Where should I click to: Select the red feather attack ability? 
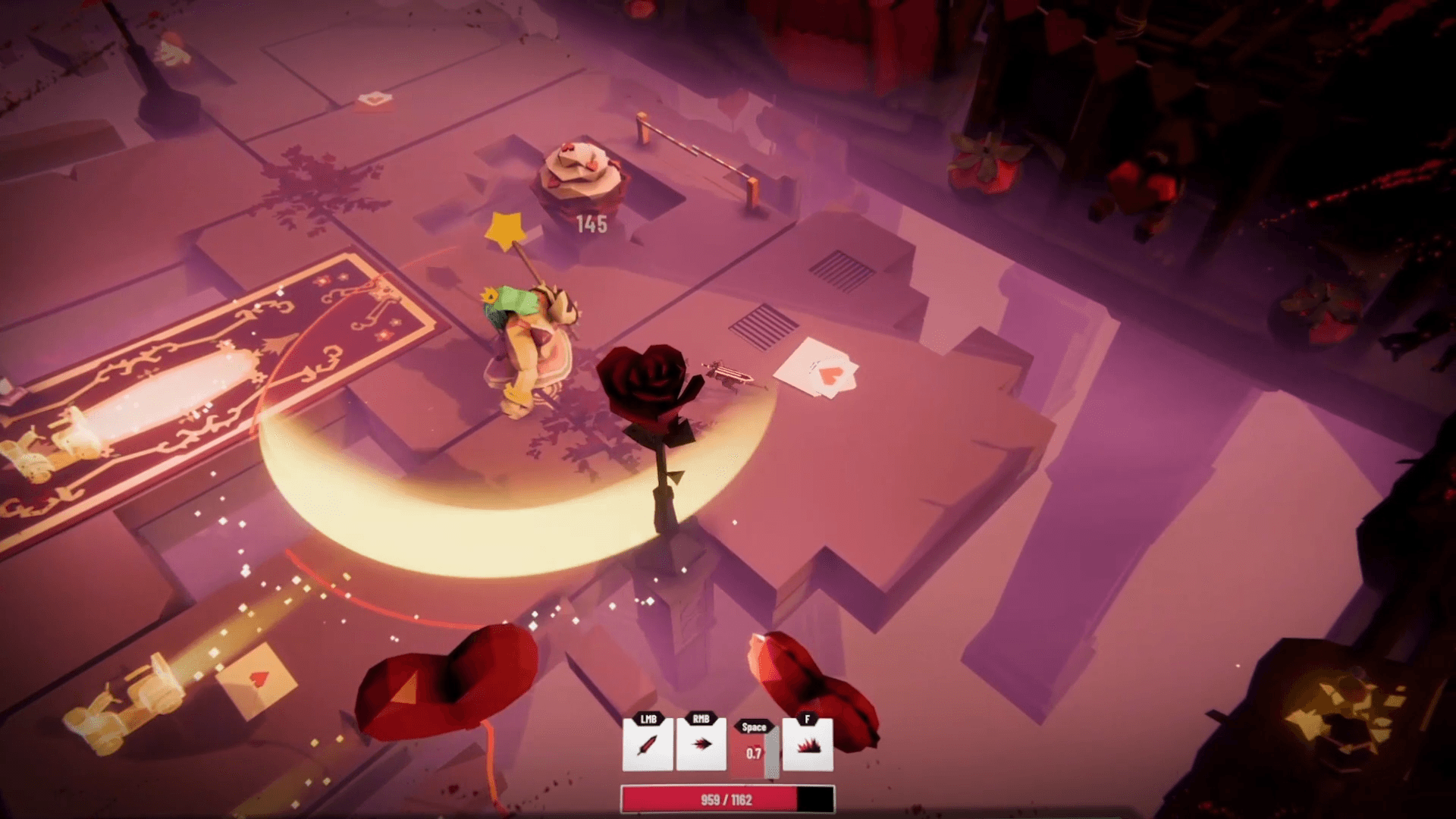647,745
